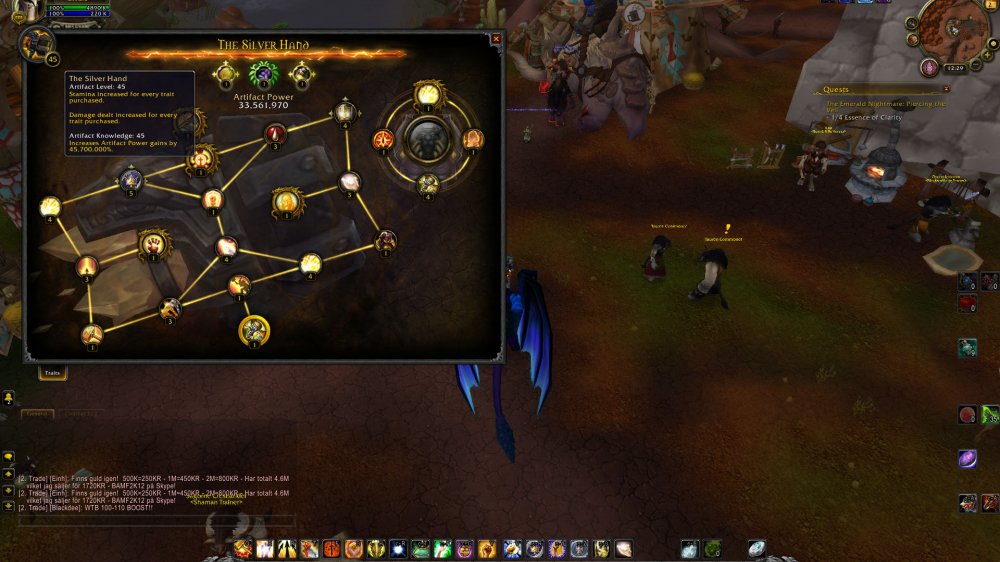This screenshot has width=1000, height=562.
Task: Collapse the Quests tracker header
Action: pos(946,89)
